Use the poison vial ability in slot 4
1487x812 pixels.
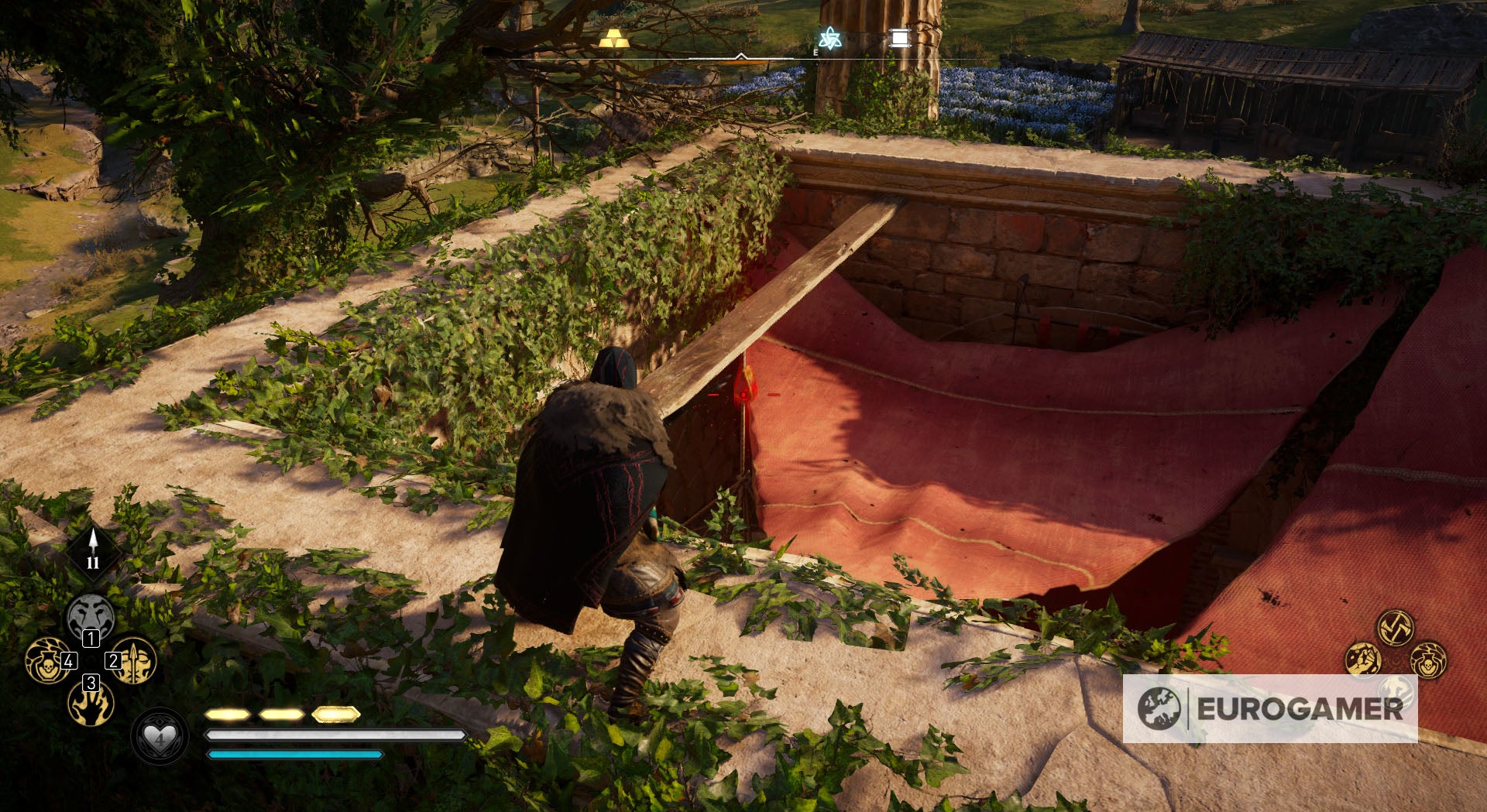[x=48, y=662]
